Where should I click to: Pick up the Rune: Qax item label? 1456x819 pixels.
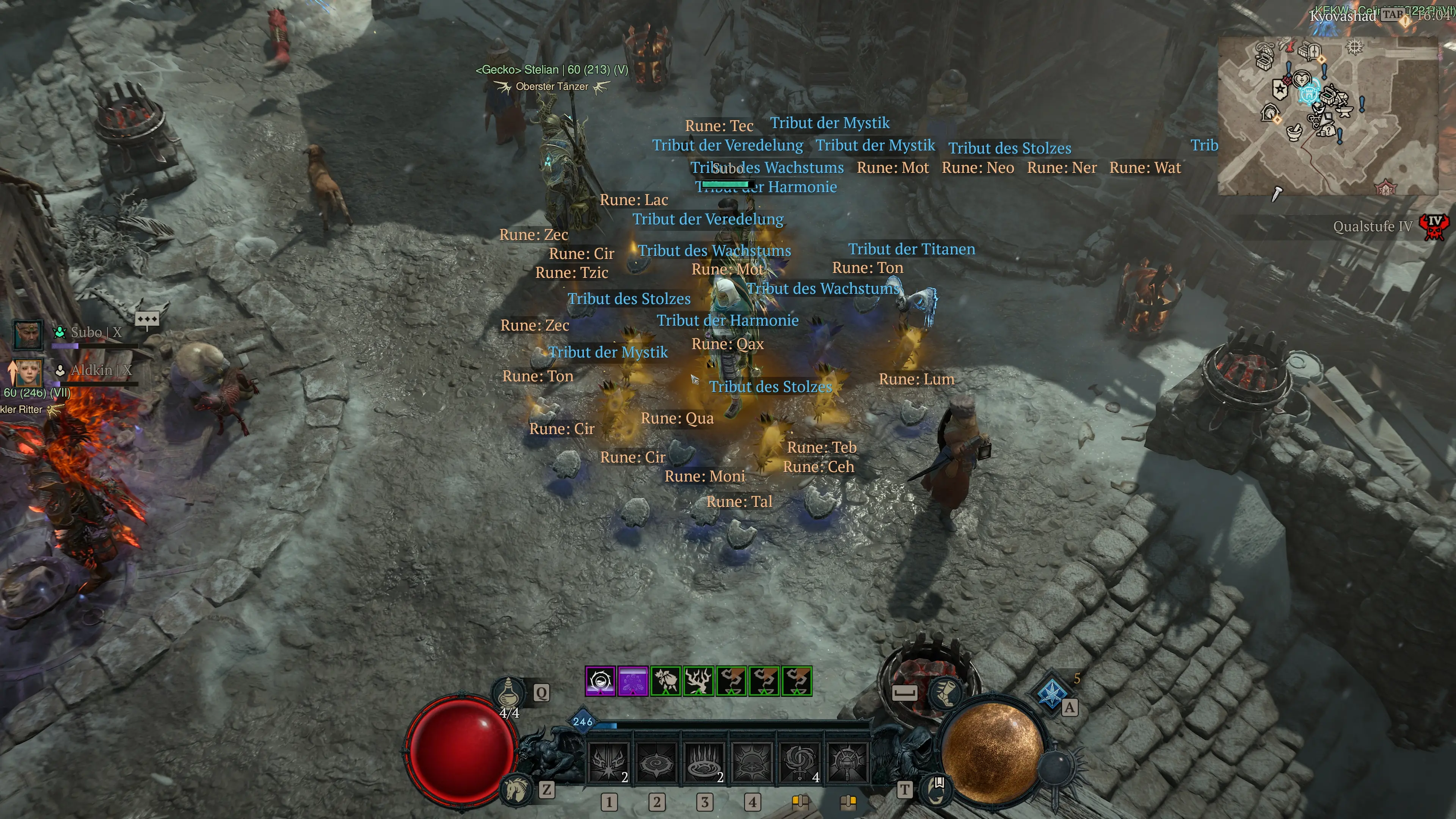click(728, 344)
